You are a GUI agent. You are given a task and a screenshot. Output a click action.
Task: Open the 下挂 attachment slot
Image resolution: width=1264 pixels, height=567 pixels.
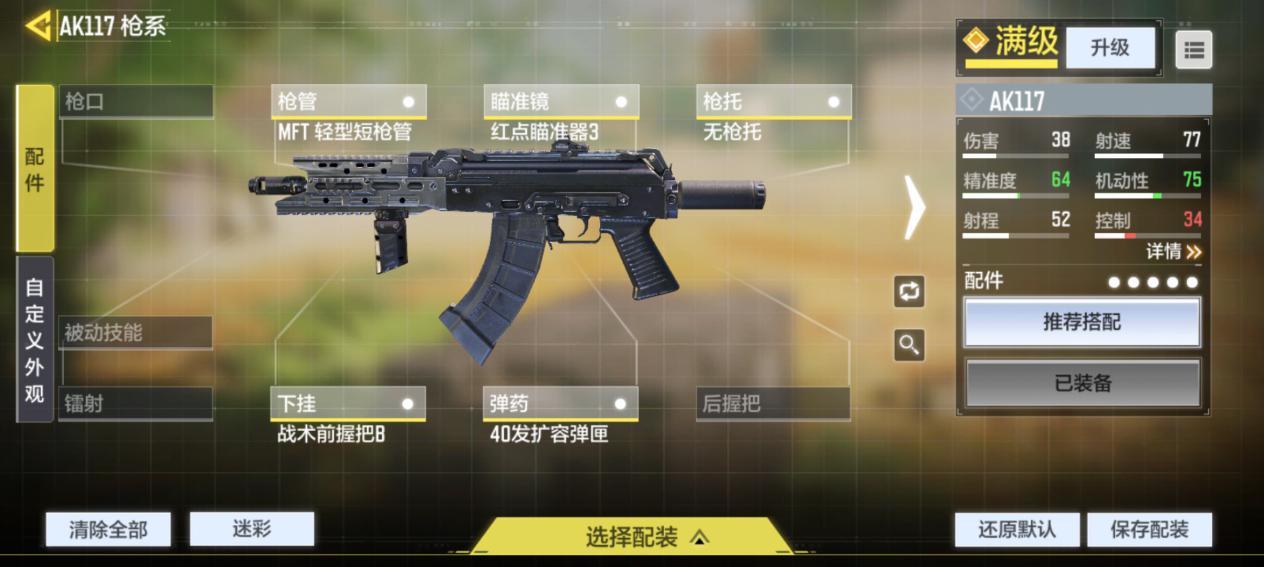(348, 404)
